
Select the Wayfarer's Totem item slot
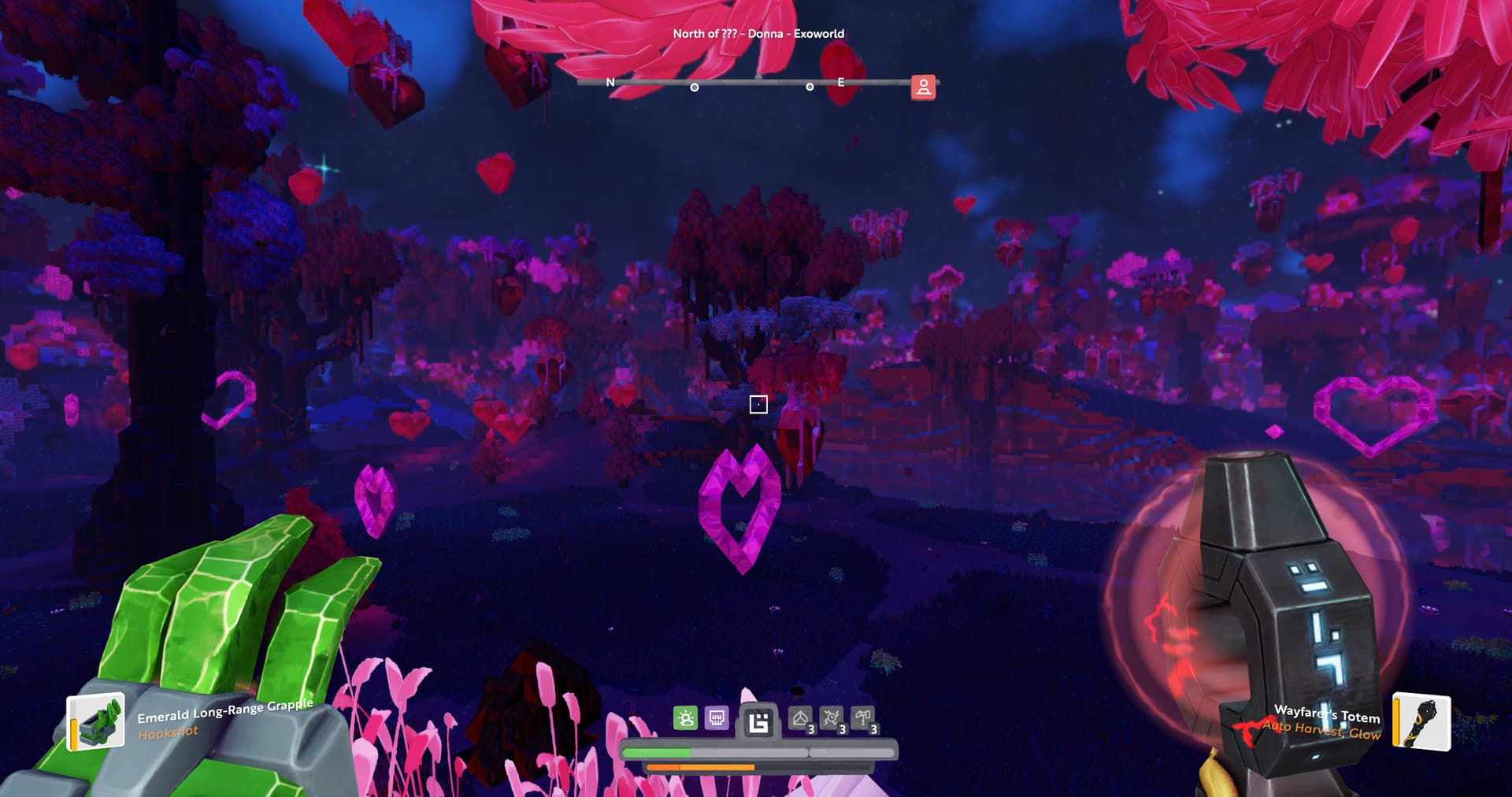coord(1421,721)
